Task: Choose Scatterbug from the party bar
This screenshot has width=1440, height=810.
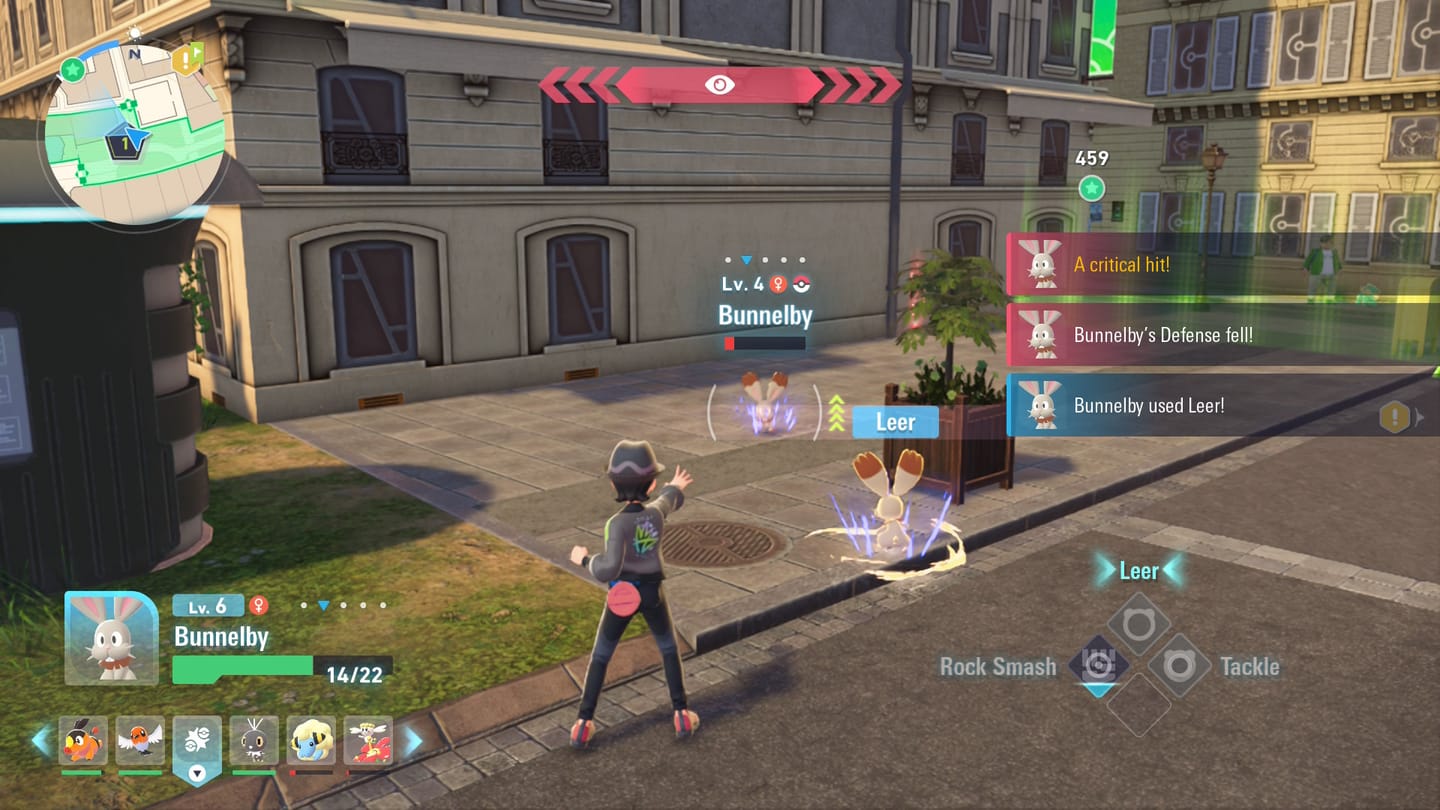Action: coord(253,740)
